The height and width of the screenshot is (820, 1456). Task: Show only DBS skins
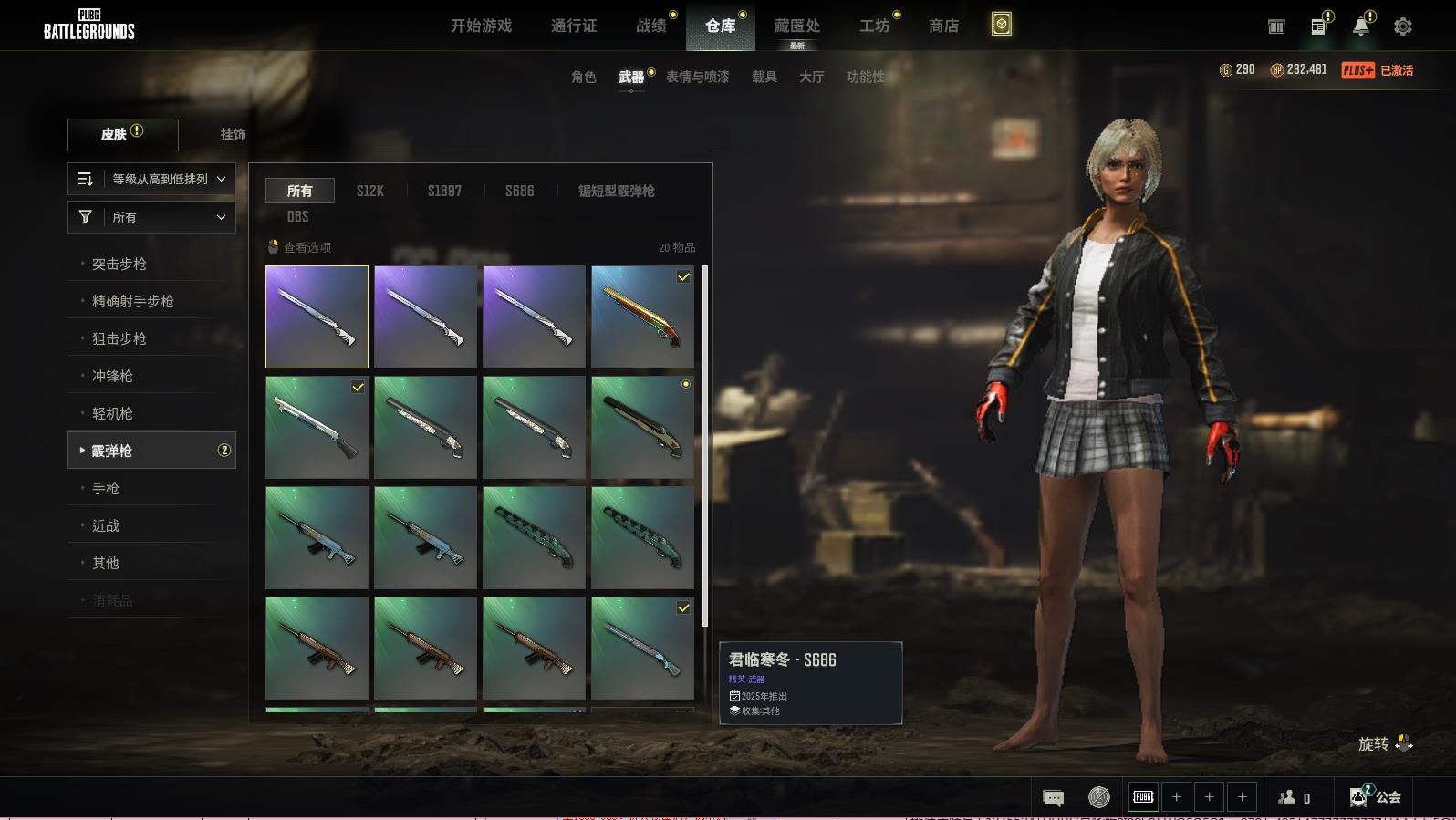click(x=298, y=216)
